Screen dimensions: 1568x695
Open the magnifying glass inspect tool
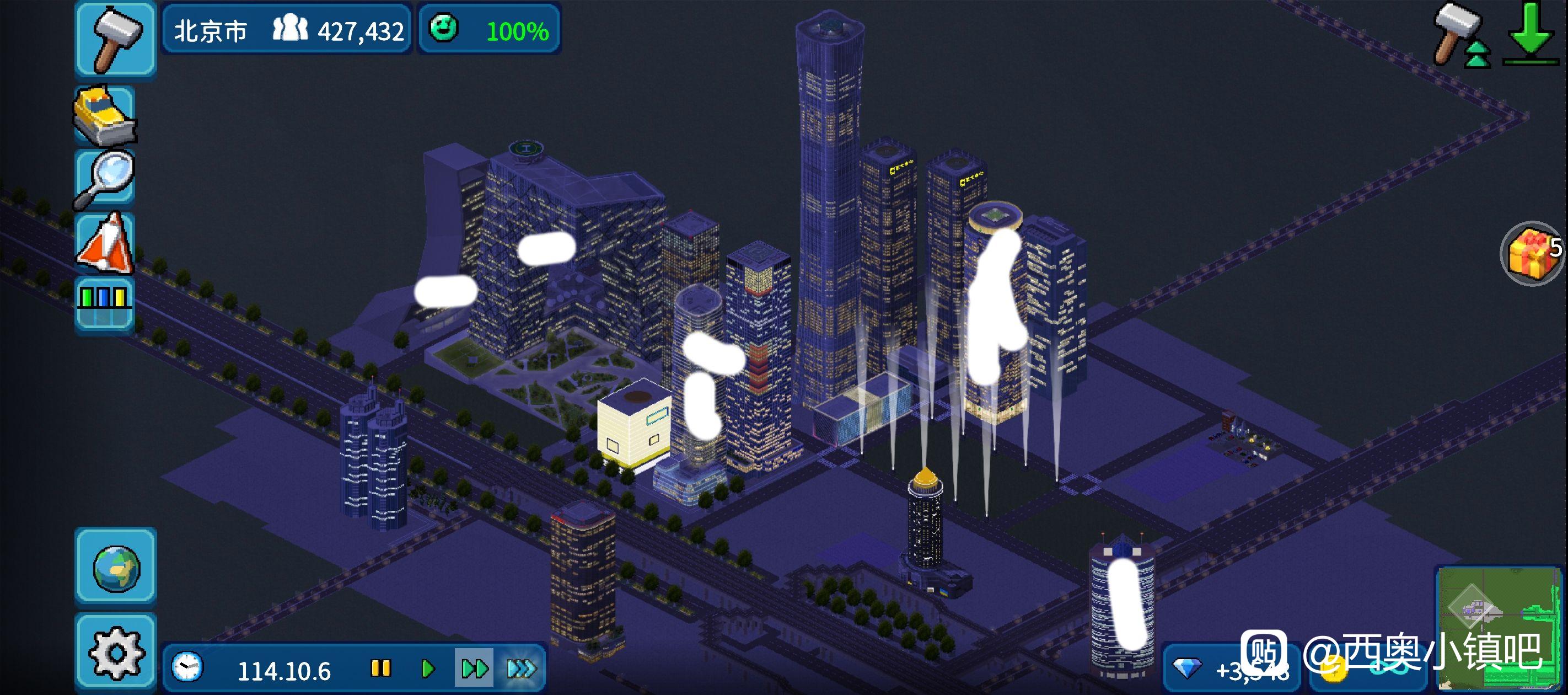pos(105,179)
